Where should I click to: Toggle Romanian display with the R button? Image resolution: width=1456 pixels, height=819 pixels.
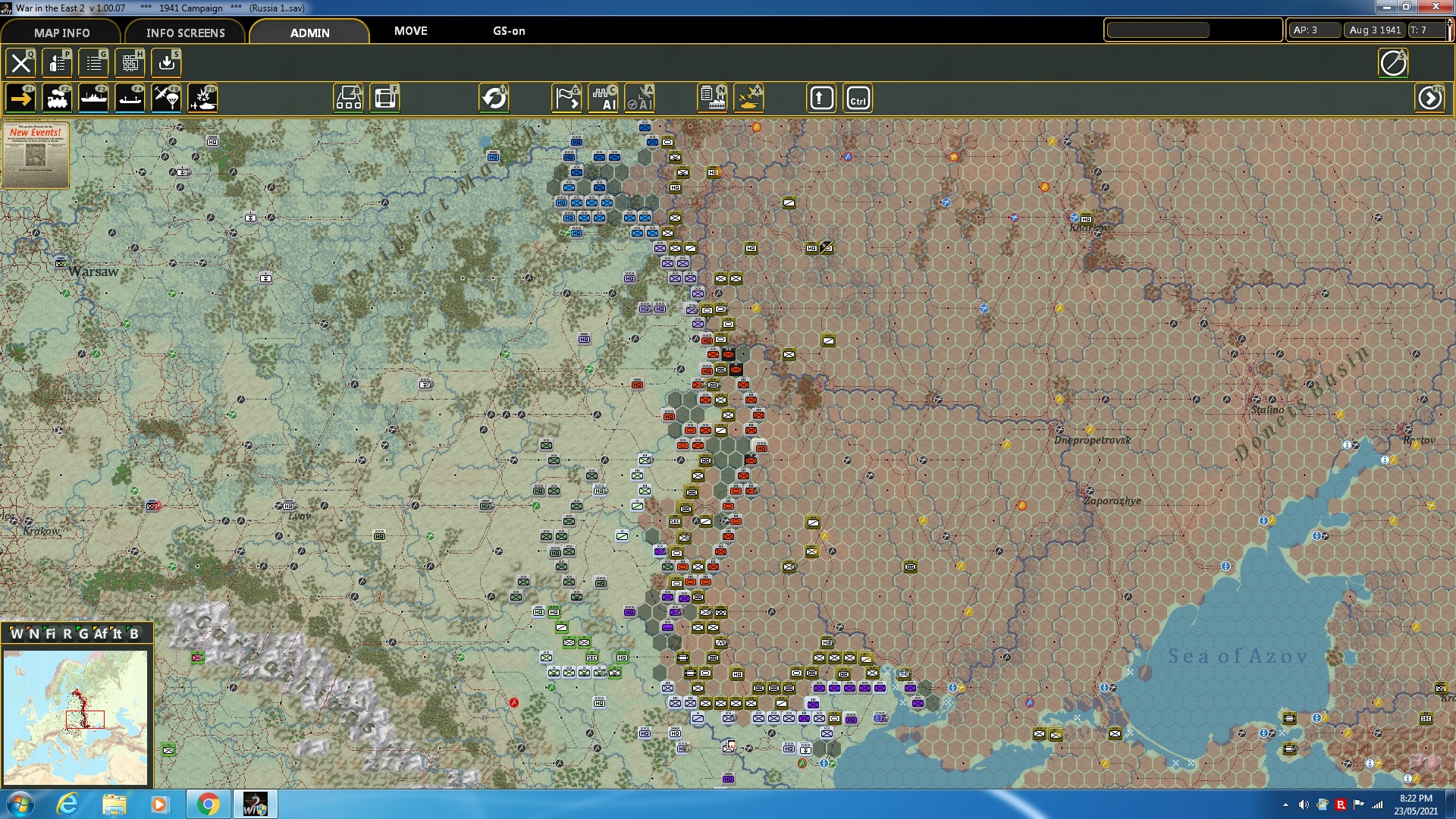click(67, 634)
